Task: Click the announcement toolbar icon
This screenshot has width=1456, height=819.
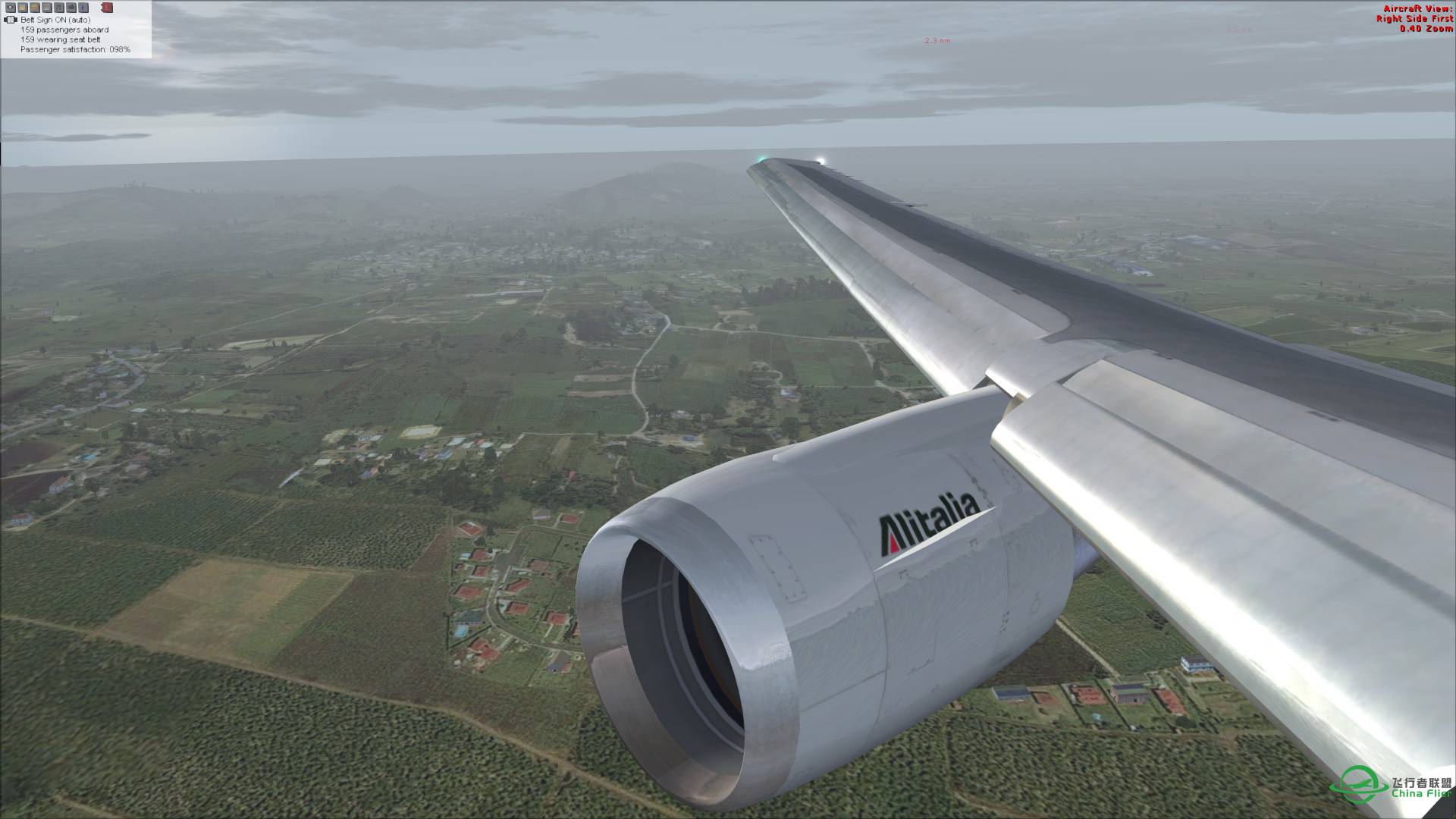Action: [x=71, y=8]
